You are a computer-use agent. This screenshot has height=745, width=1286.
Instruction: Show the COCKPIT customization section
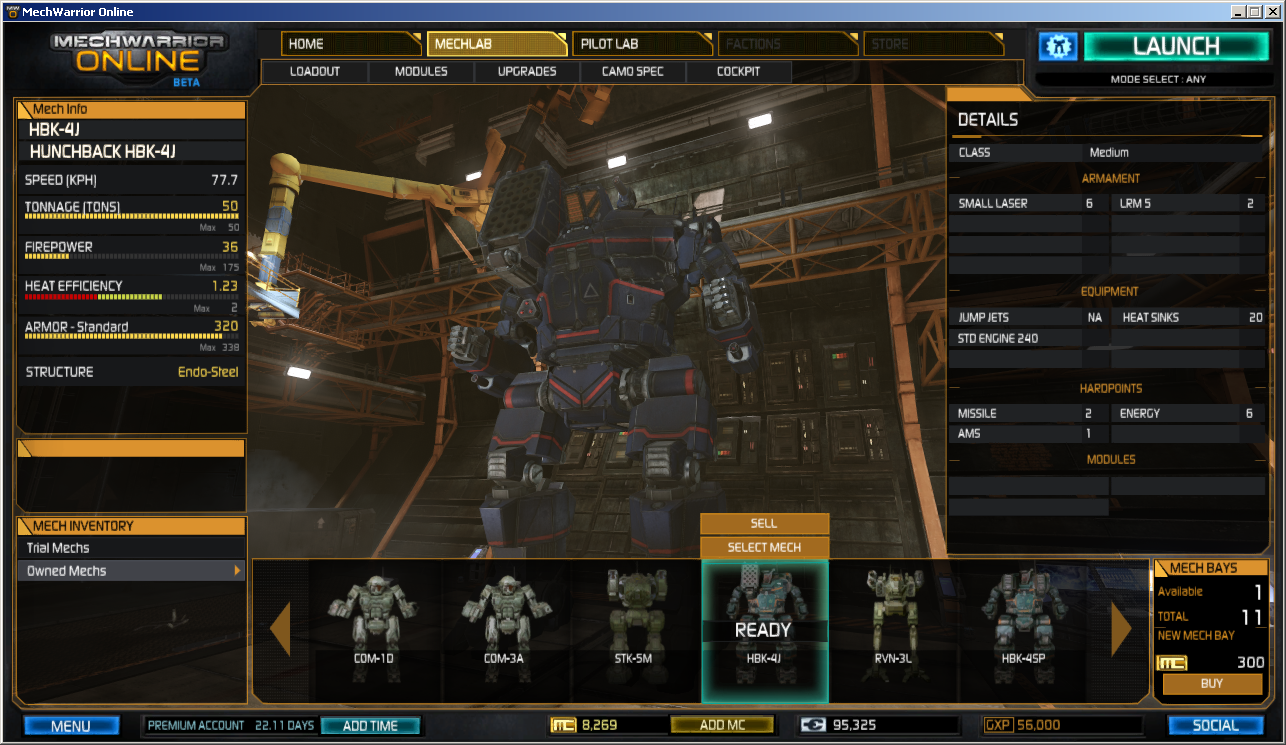click(x=738, y=72)
